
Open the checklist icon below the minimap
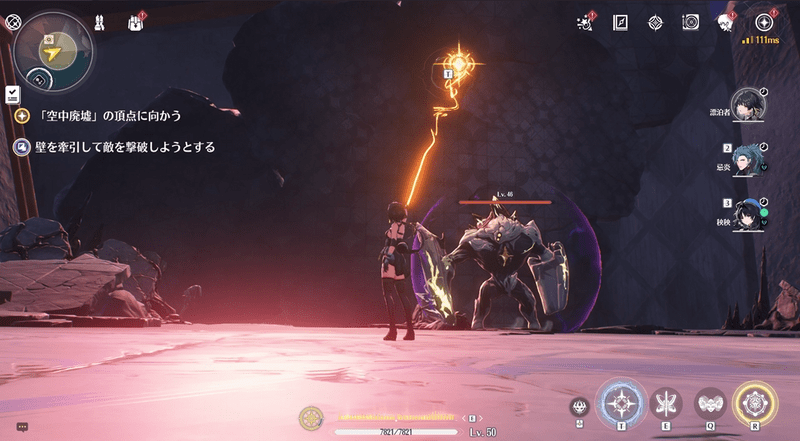pyautogui.click(x=12, y=94)
